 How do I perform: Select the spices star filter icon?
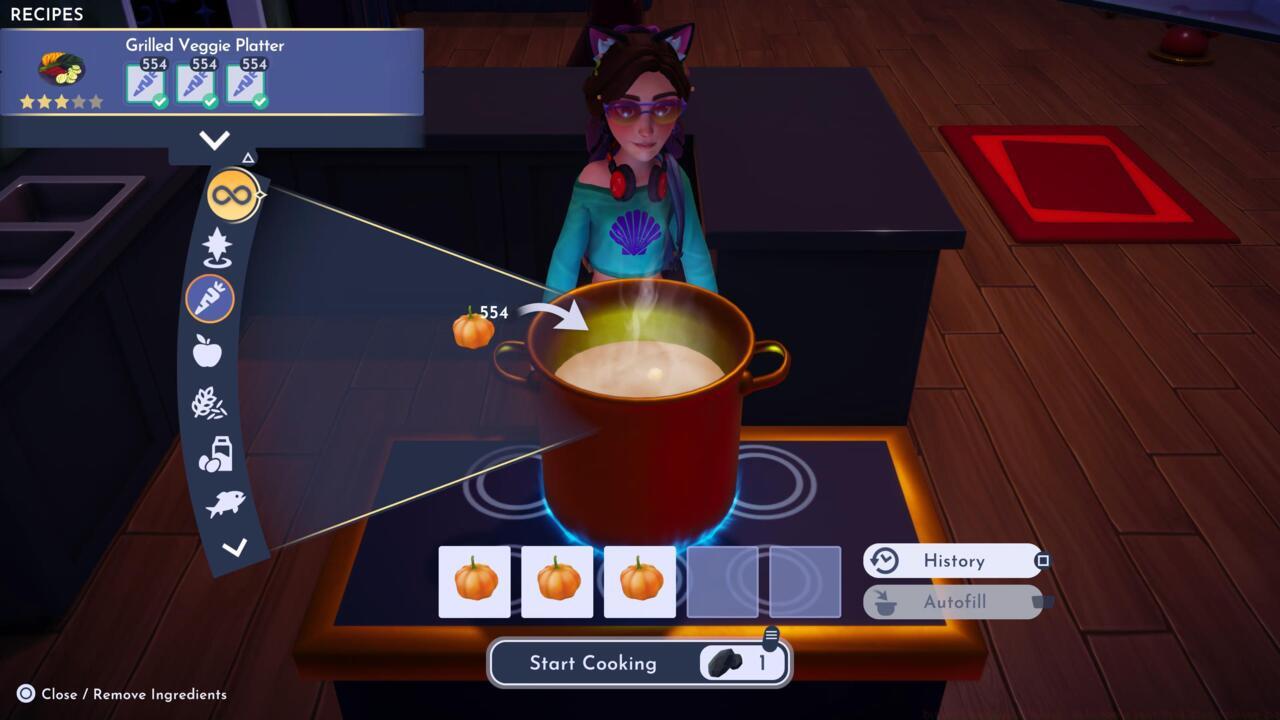pyautogui.click(x=216, y=246)
